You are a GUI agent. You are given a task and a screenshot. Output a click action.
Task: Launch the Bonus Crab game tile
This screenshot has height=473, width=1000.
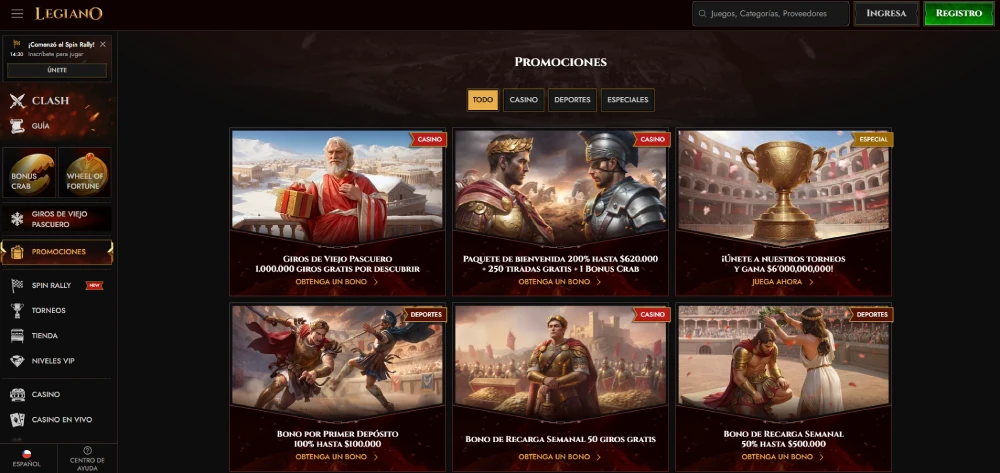(x=28, y=173)
